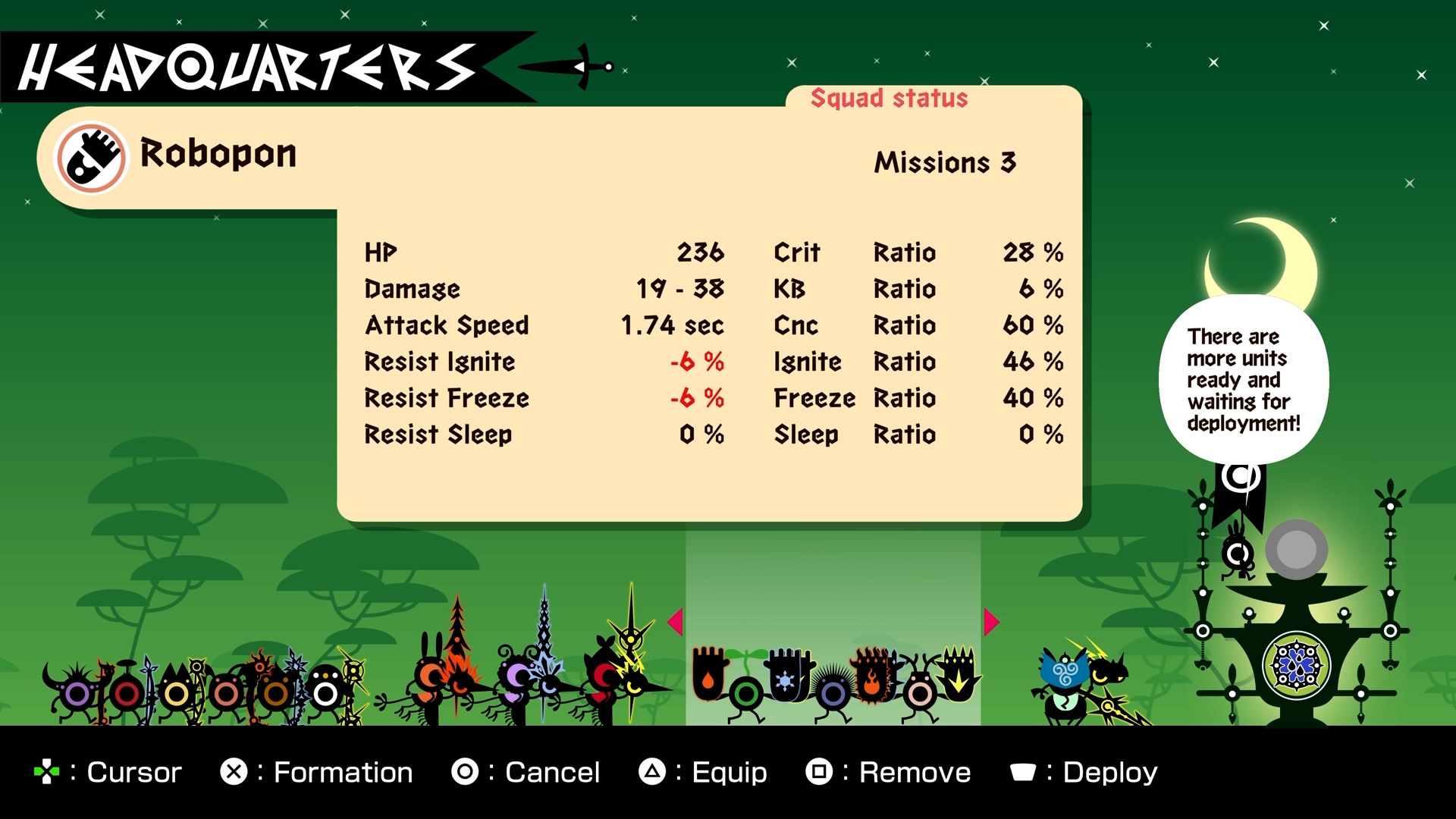Click the circle Cancel icon

pyautogui.click(x=465, y=771)
